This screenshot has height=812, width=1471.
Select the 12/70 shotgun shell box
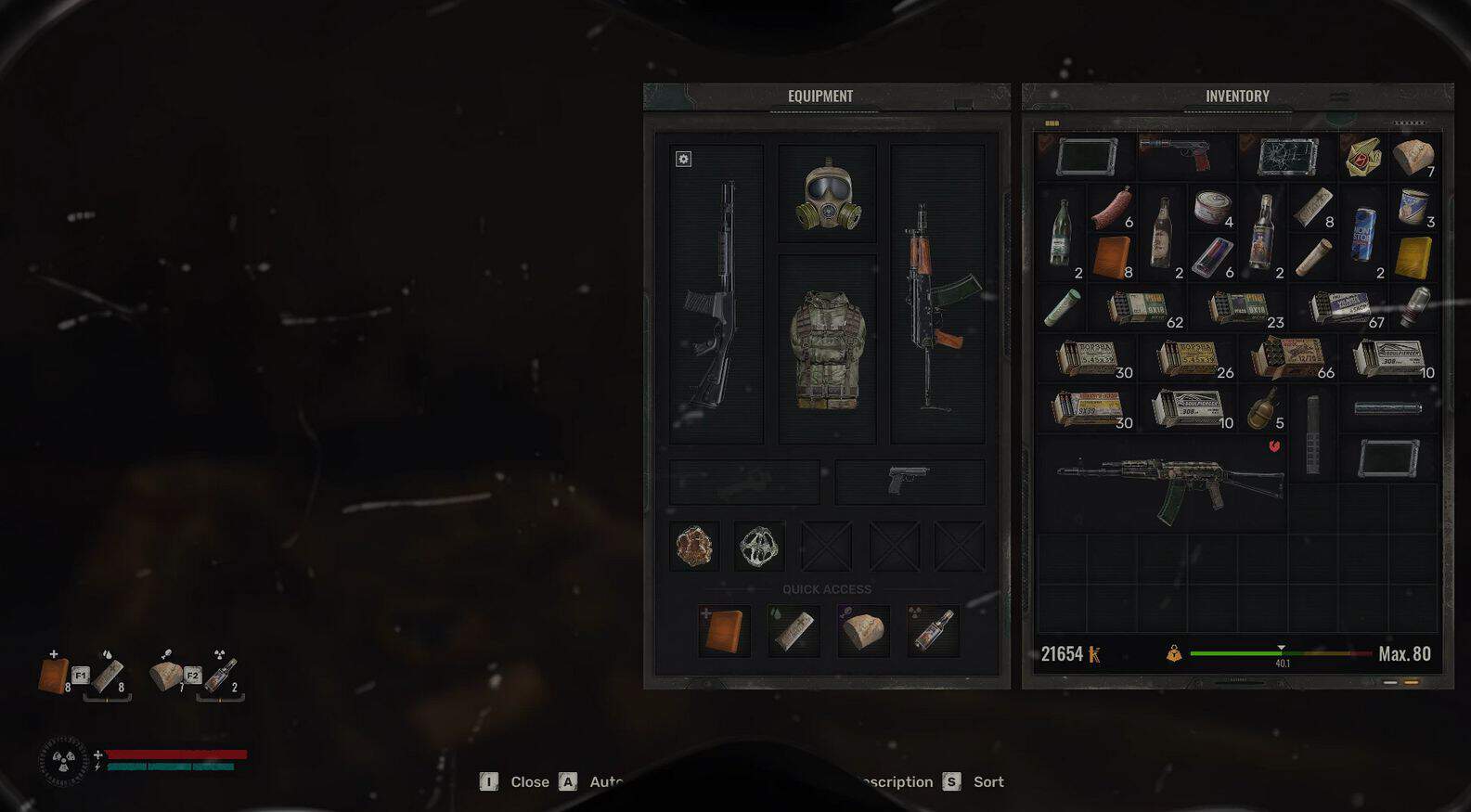coord(1290,358)
